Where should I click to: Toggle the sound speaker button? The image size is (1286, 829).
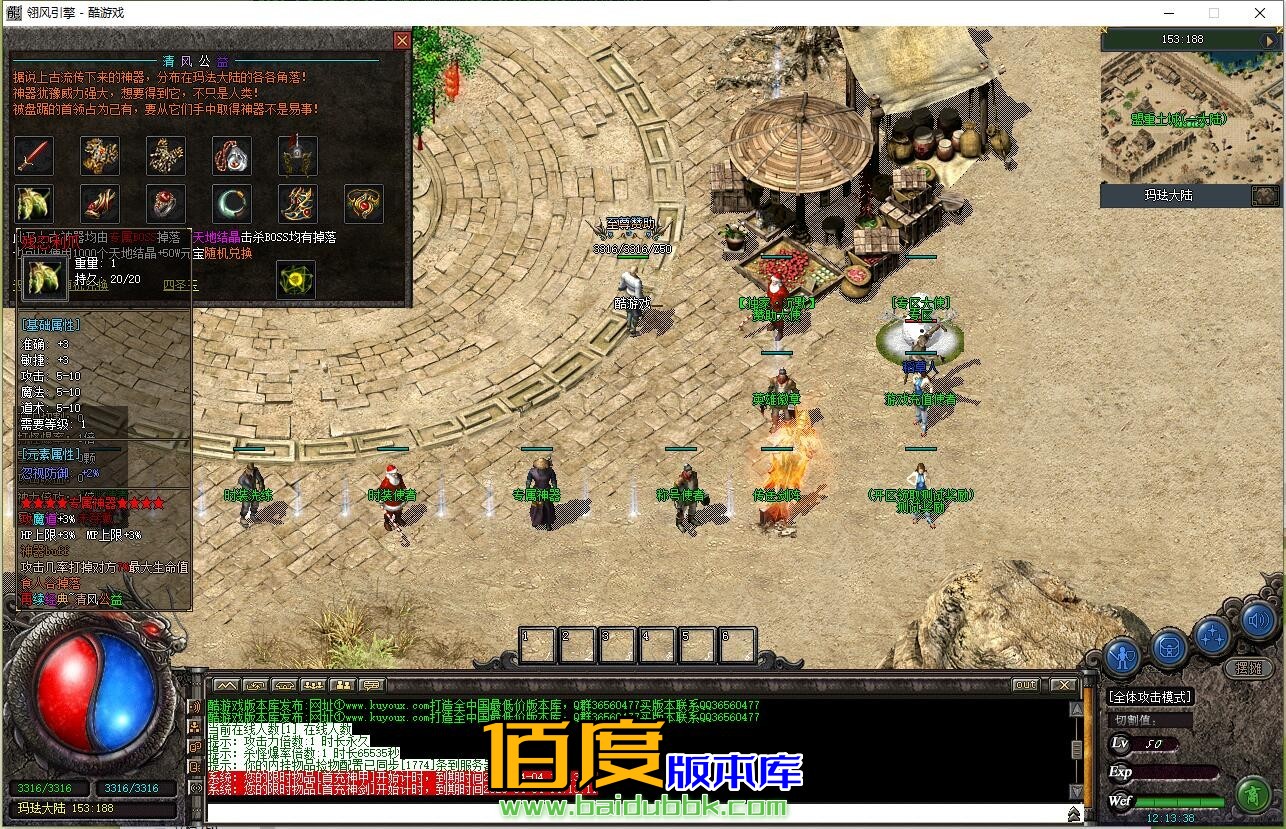tap(1259, 621)
